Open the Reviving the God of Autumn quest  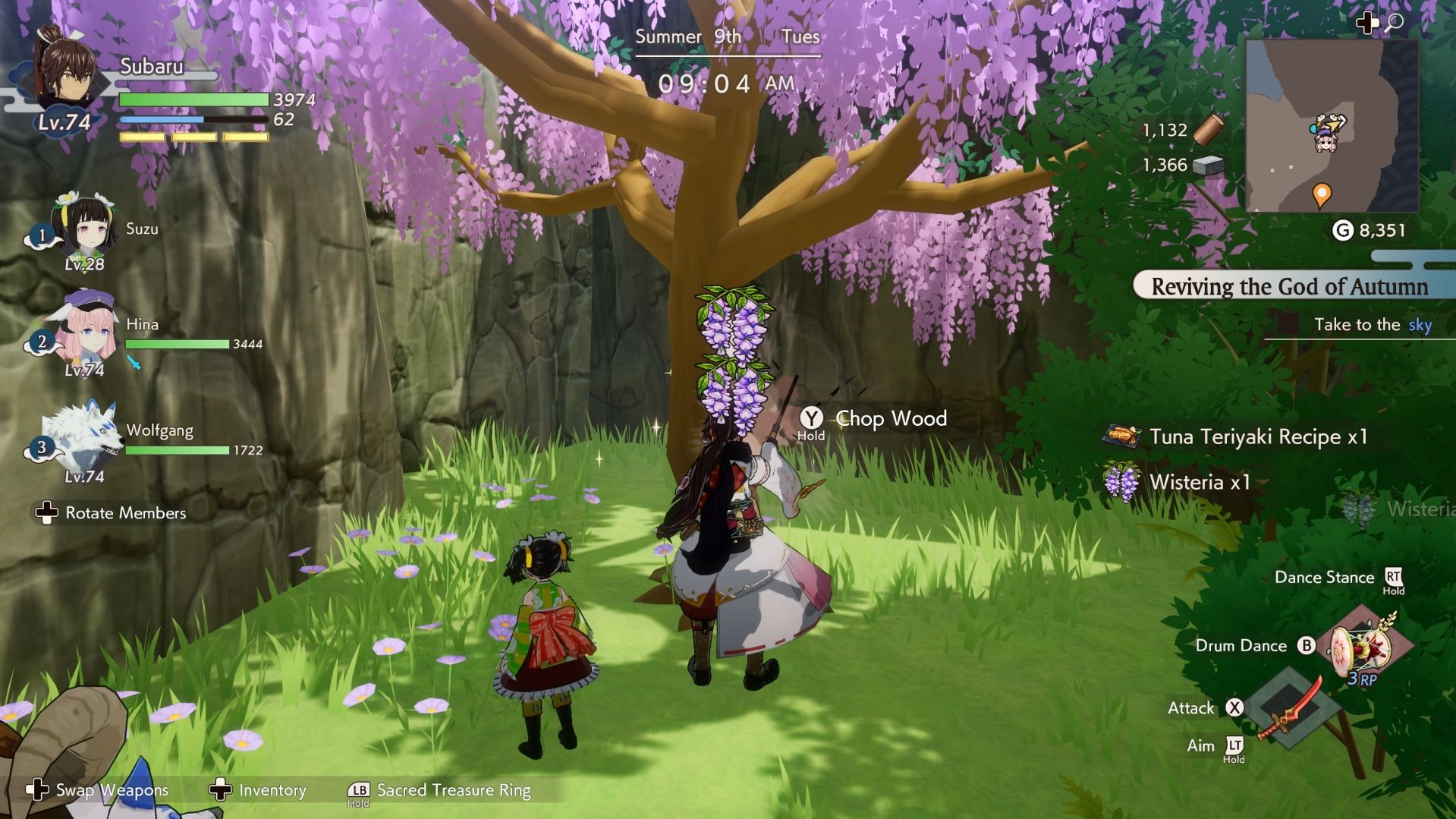(1289, 287)
